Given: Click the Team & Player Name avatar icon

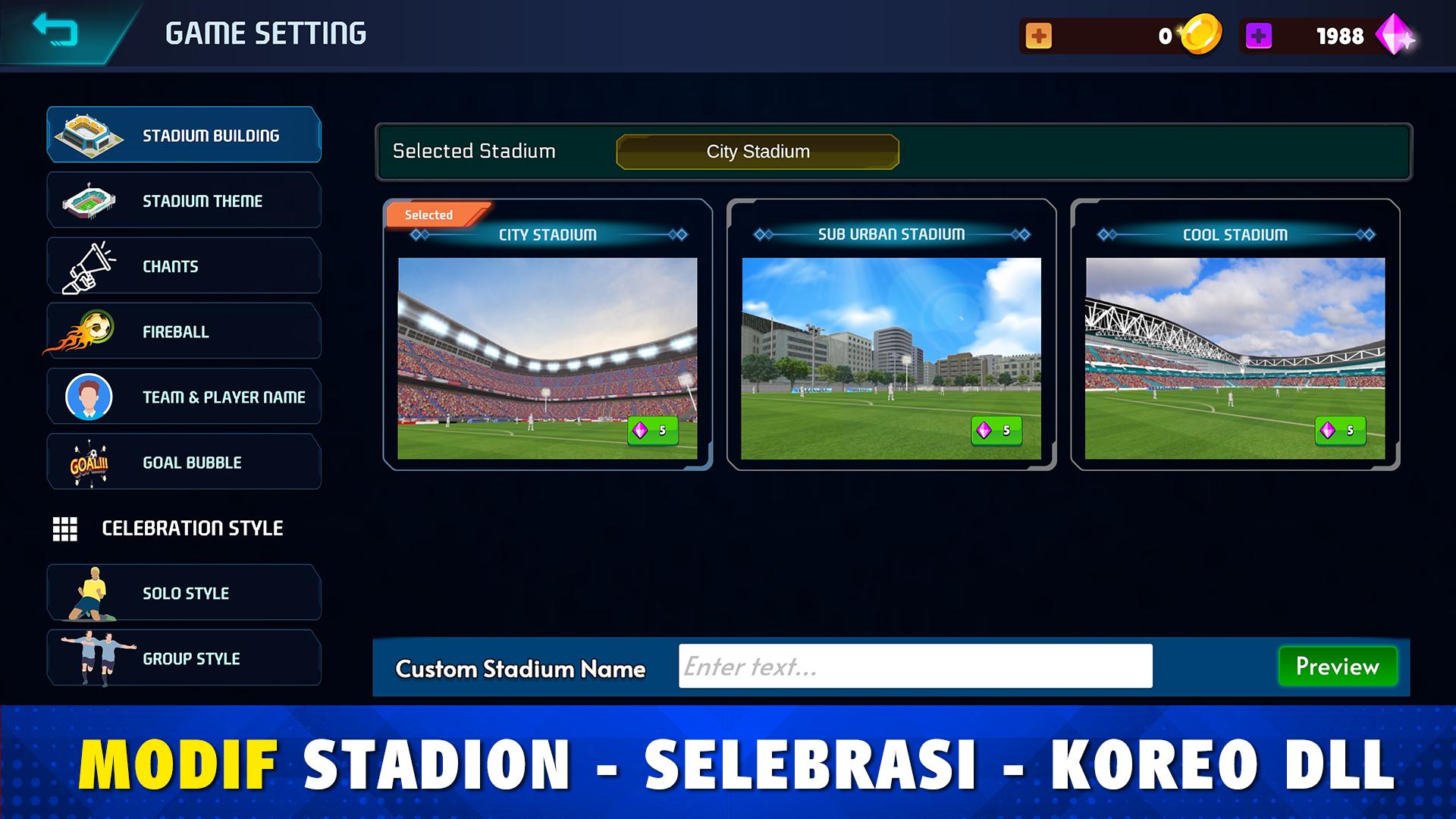Looking at the screenshot, I should (x=89, y=396).
